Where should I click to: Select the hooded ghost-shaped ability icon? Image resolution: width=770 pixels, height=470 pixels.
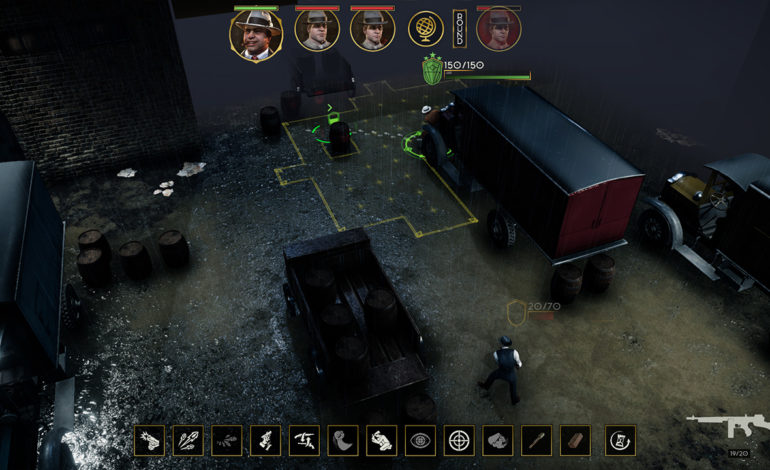[x=343, y=440]
